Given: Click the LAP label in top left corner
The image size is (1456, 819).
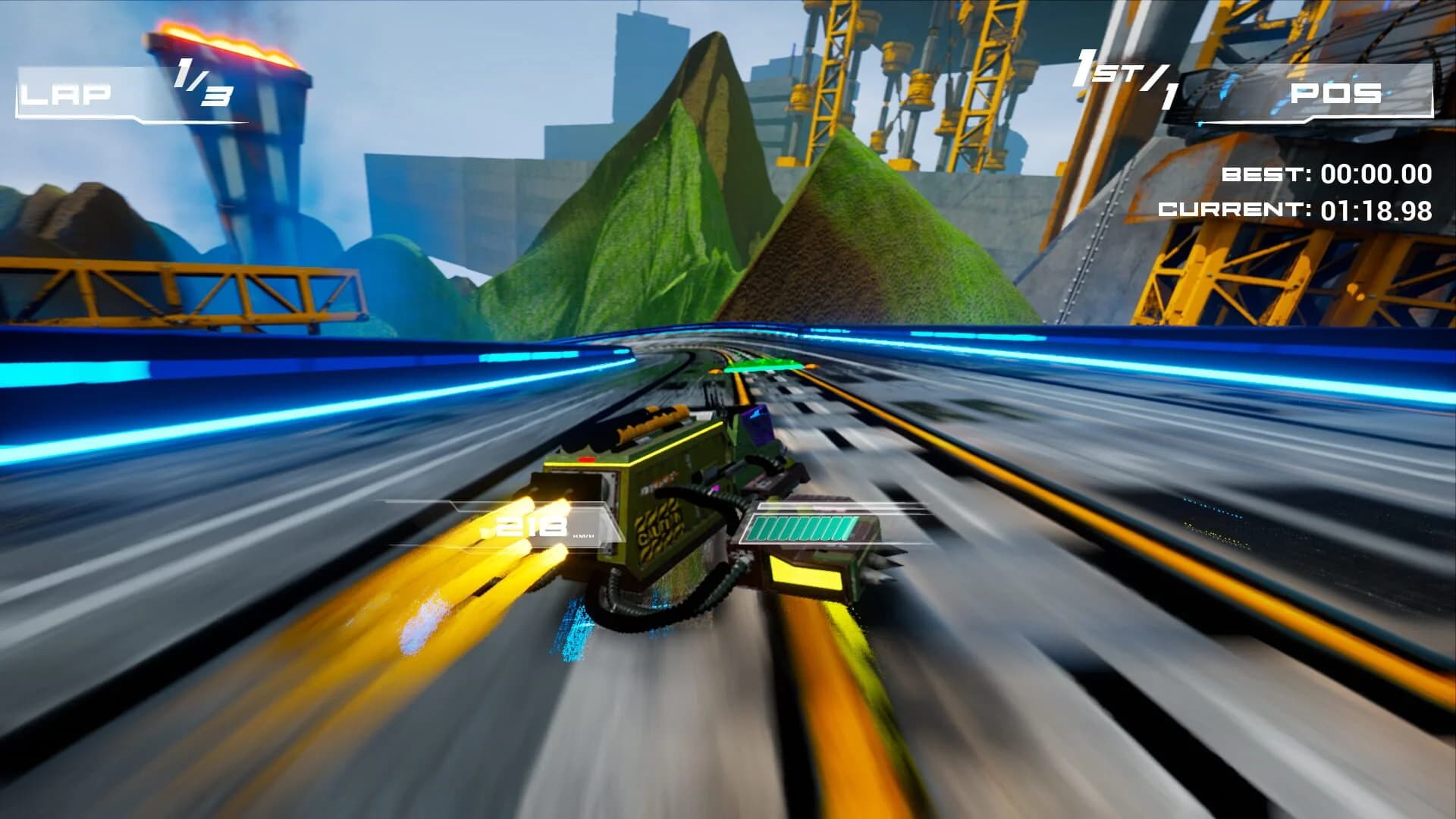Looking at the screenshot, I should 64,94.
